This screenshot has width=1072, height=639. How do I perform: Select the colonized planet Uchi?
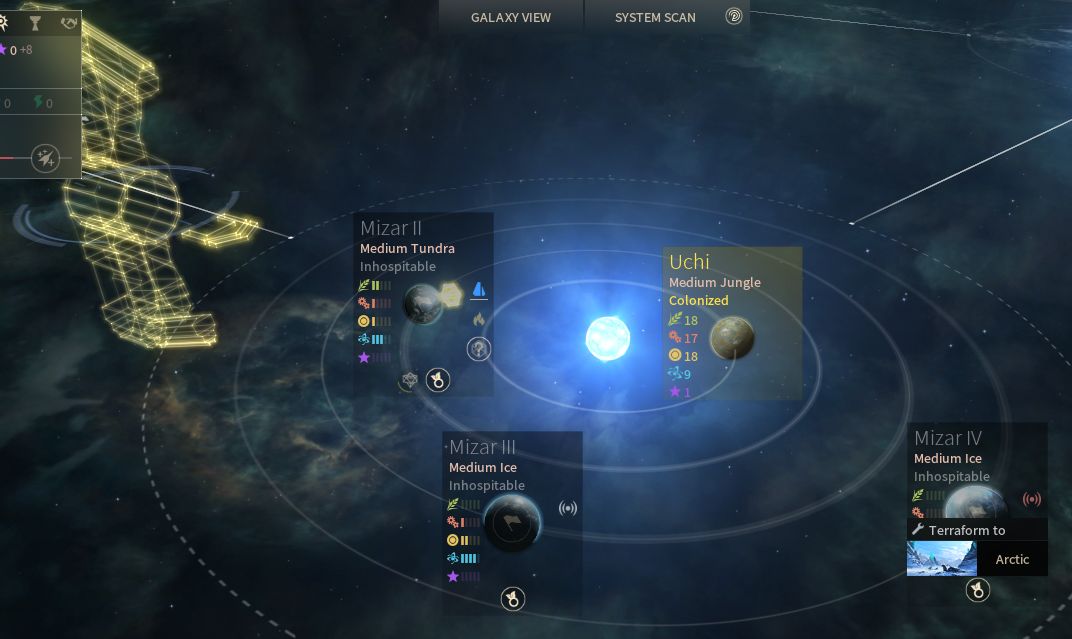point(732,337)
